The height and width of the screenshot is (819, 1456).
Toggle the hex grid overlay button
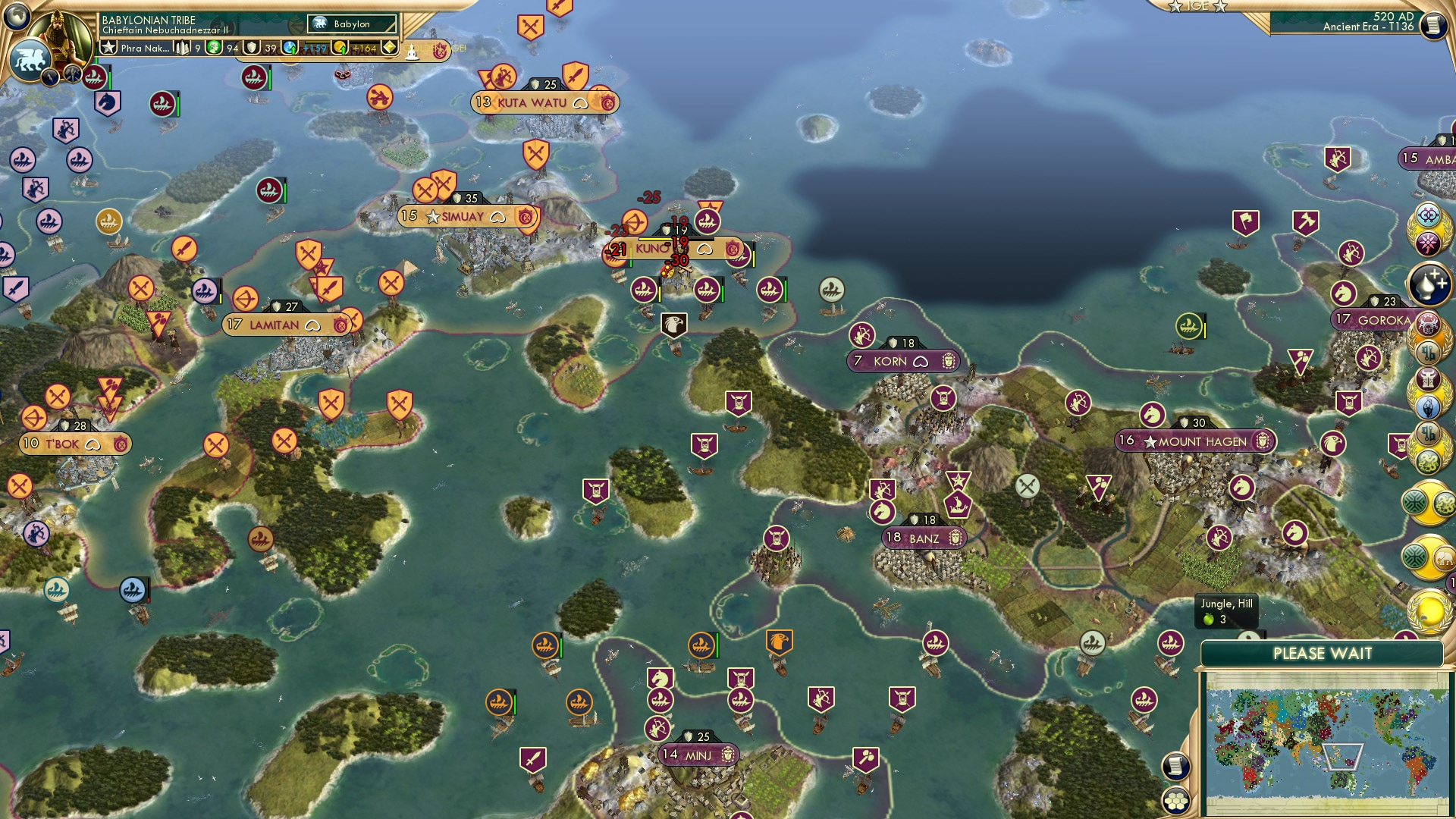1175,800
